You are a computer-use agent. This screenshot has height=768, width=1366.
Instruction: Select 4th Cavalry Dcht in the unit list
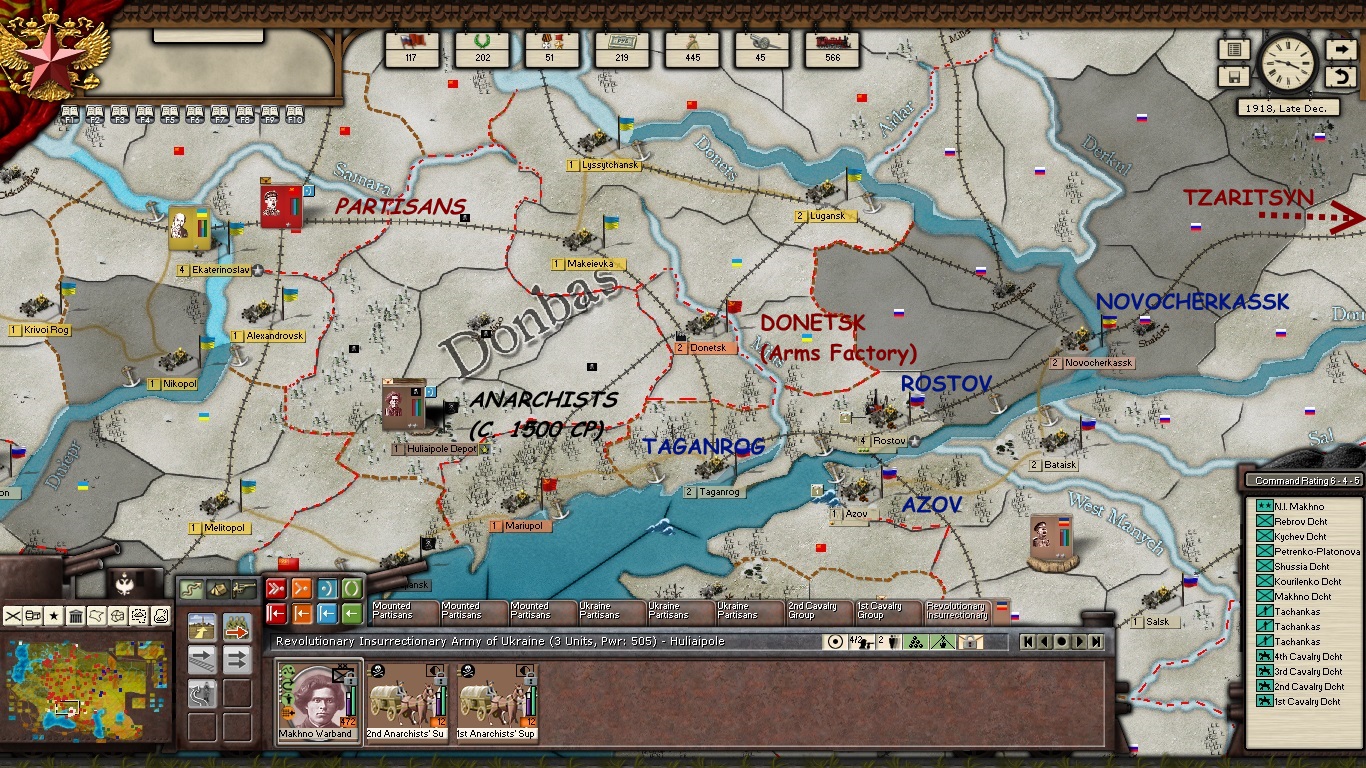[1307, 657]
